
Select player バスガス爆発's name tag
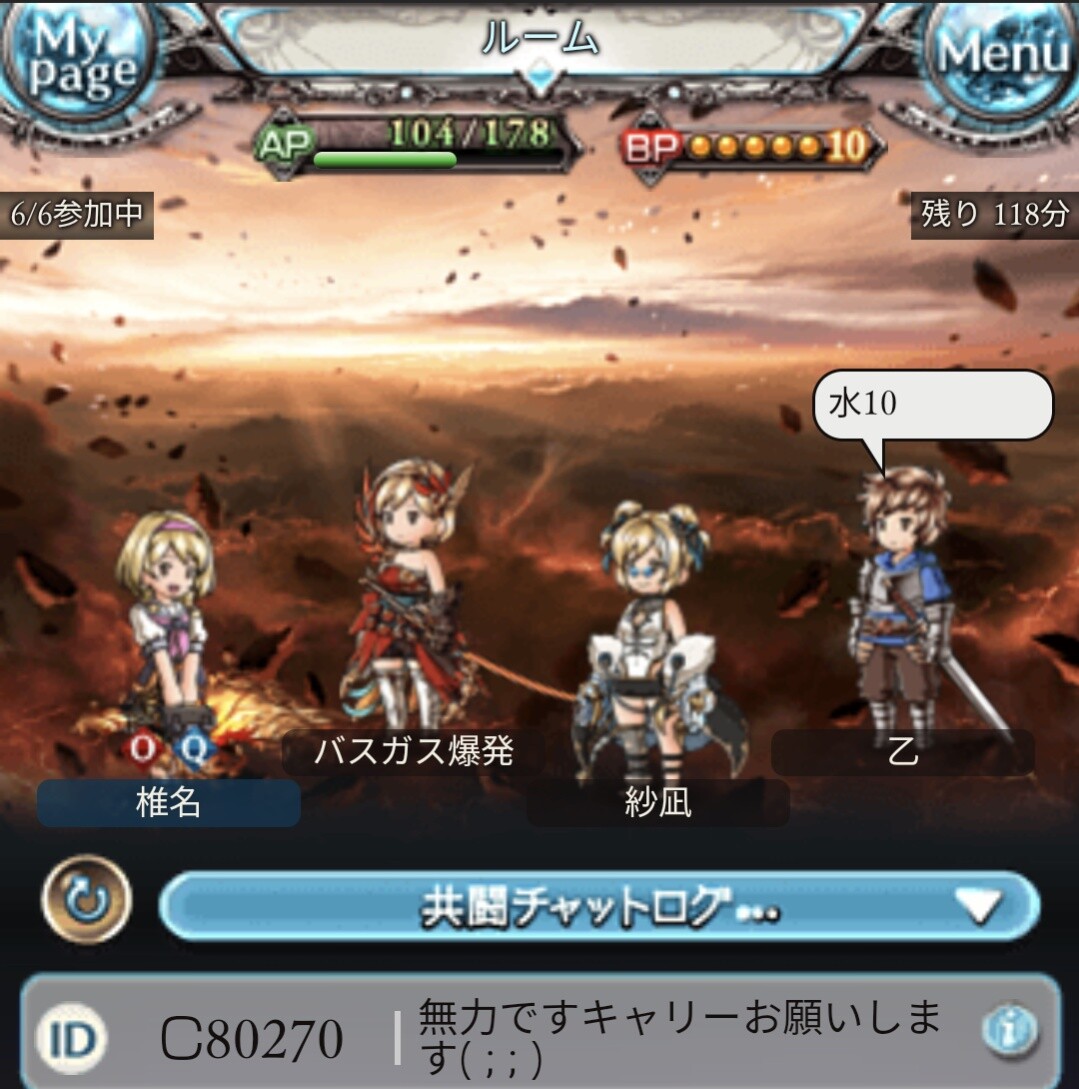[x=413, y=751]
